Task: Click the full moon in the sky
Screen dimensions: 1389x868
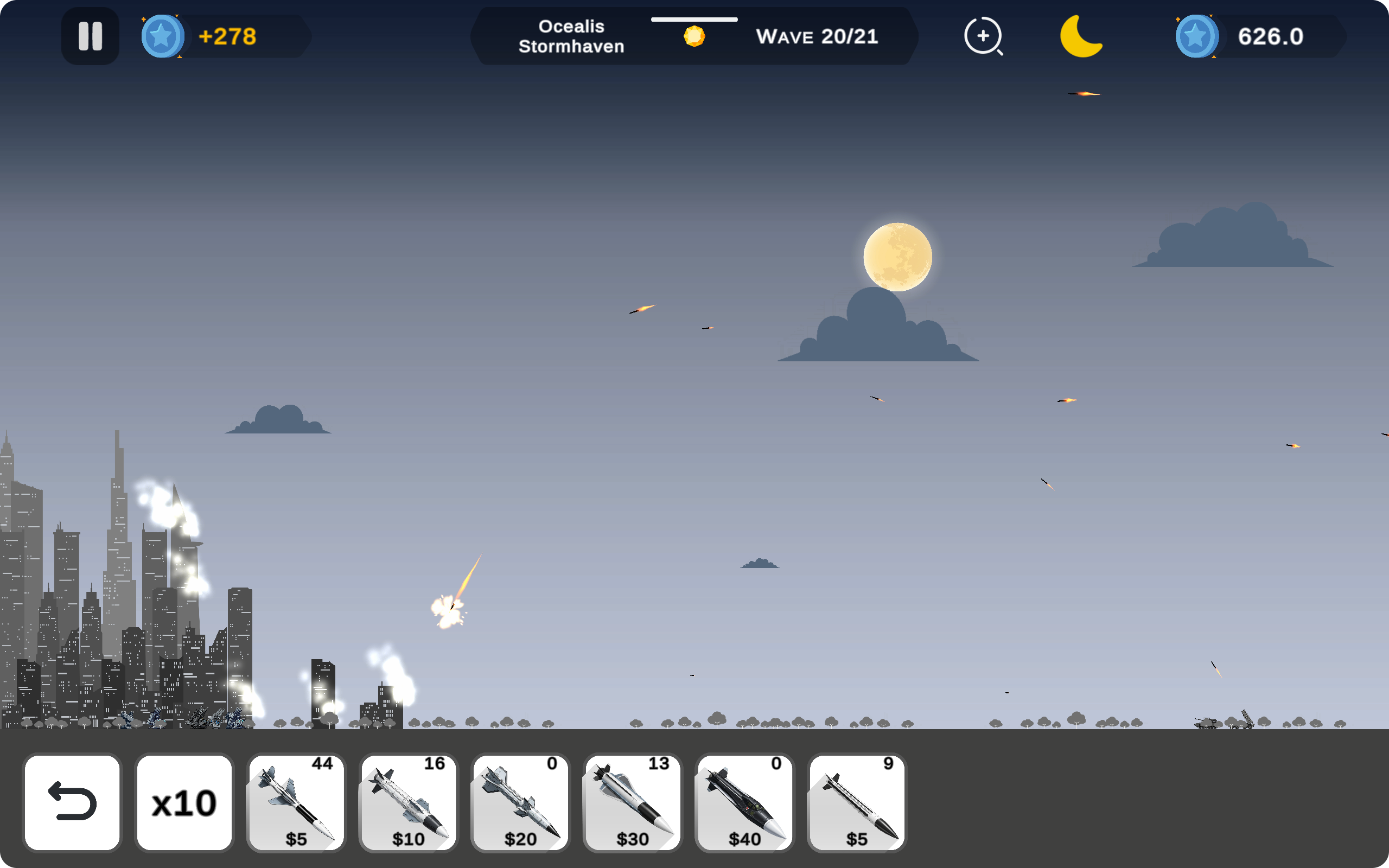Action: tap(899, 258)
